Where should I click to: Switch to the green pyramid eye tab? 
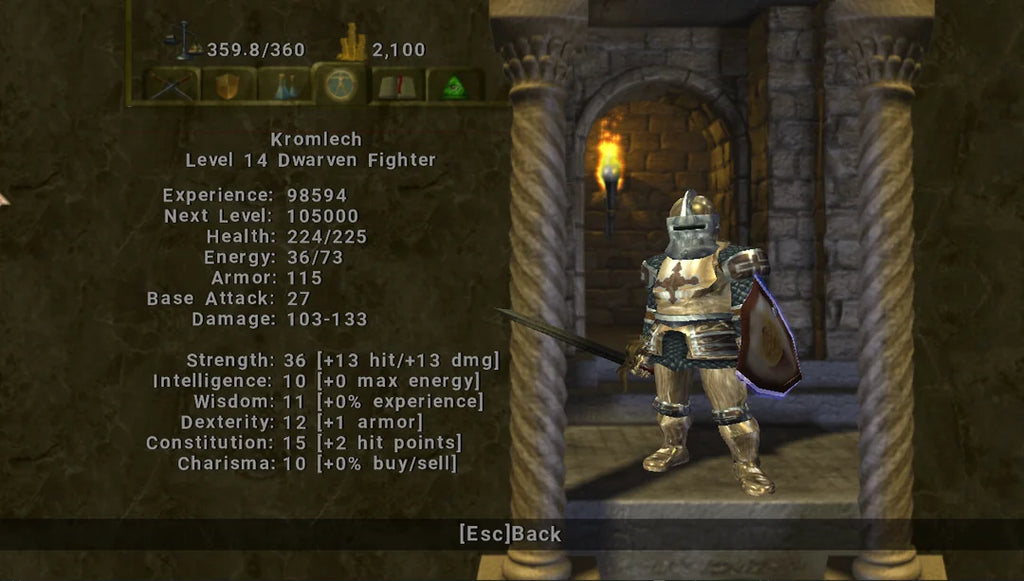tap(455, 86)
